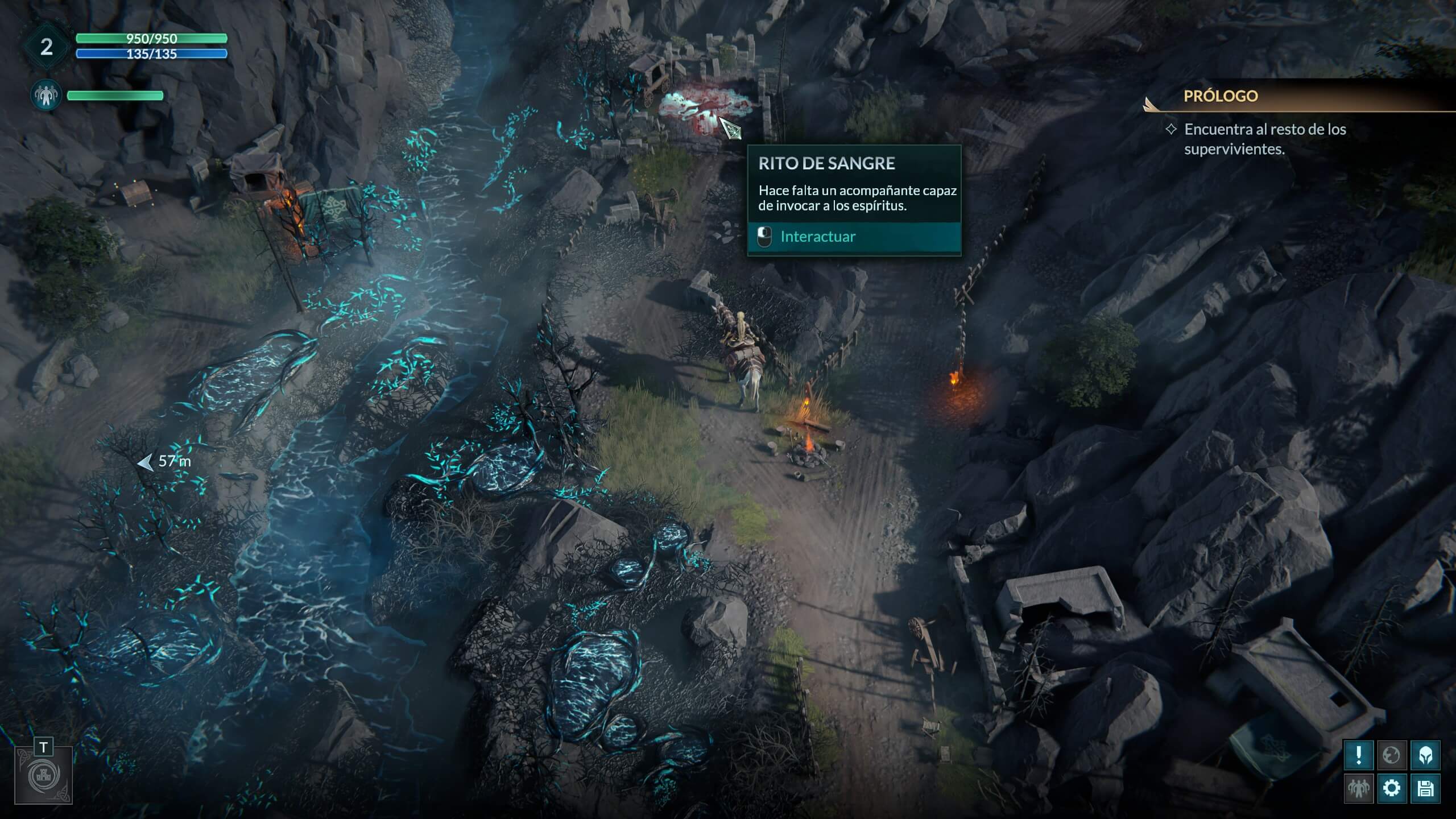The image size is (1456, 819).
Task: Select the companions party icon beside the green bar
Action: click(46, 95)
